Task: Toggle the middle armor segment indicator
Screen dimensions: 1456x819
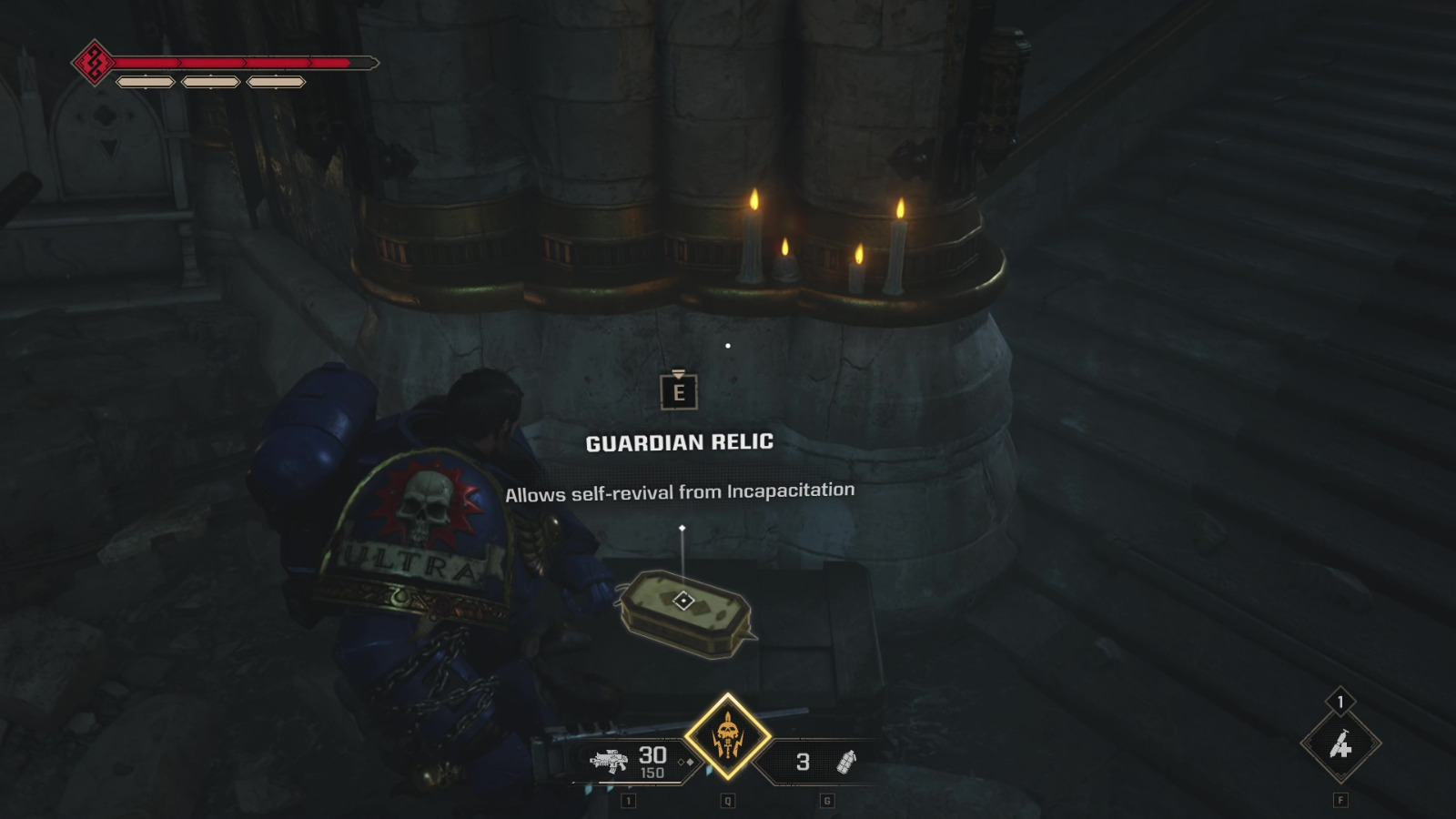Action: [x=208, y=82]
